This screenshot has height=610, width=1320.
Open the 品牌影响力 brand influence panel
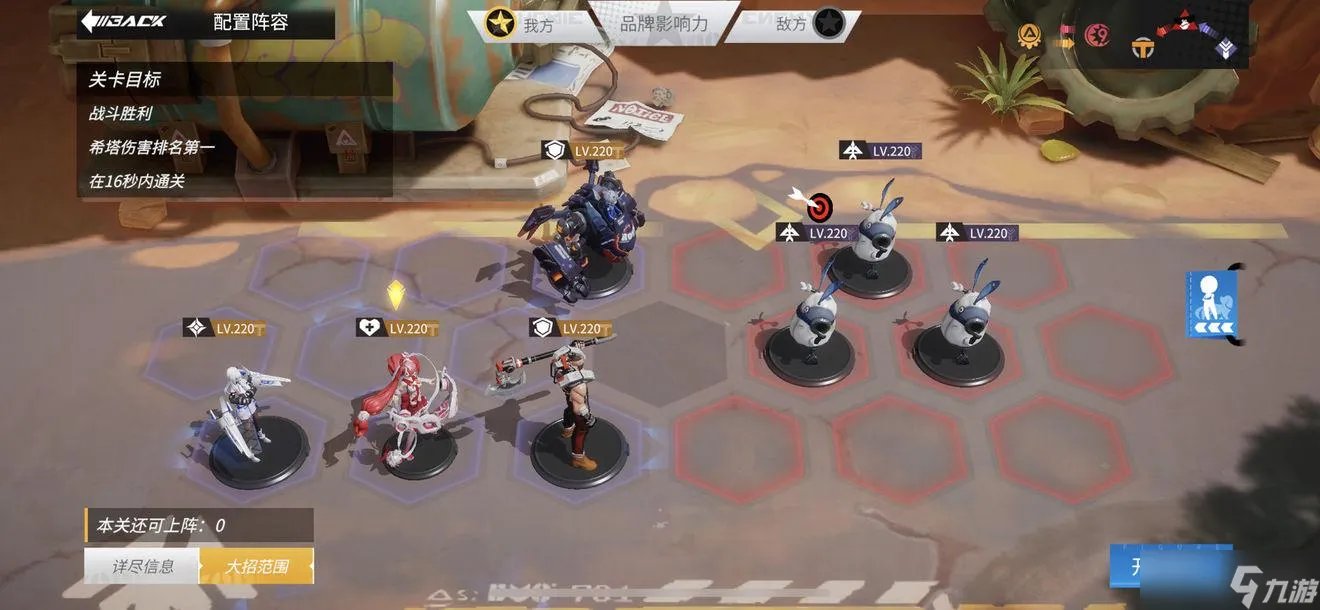(663, 23)
